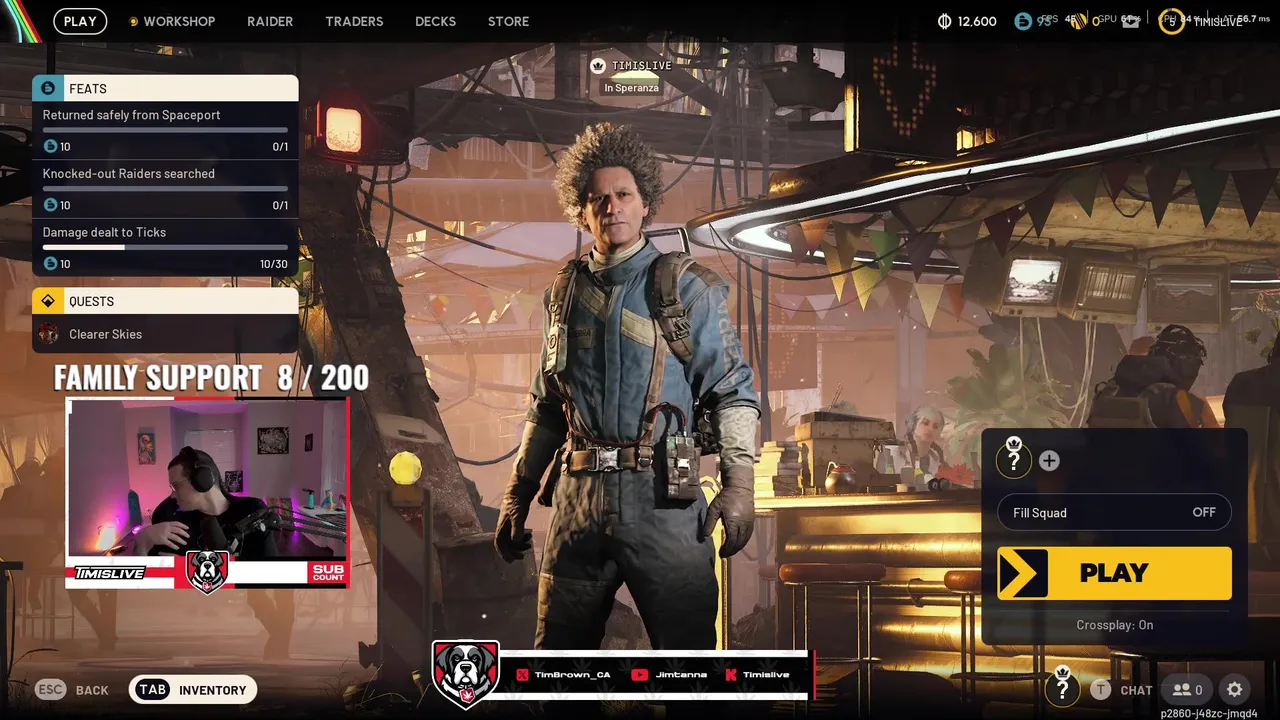The height and width of the screenshot is (720, 1280).
Task: Open the friends list icon
Action: tap(1187, 690)
